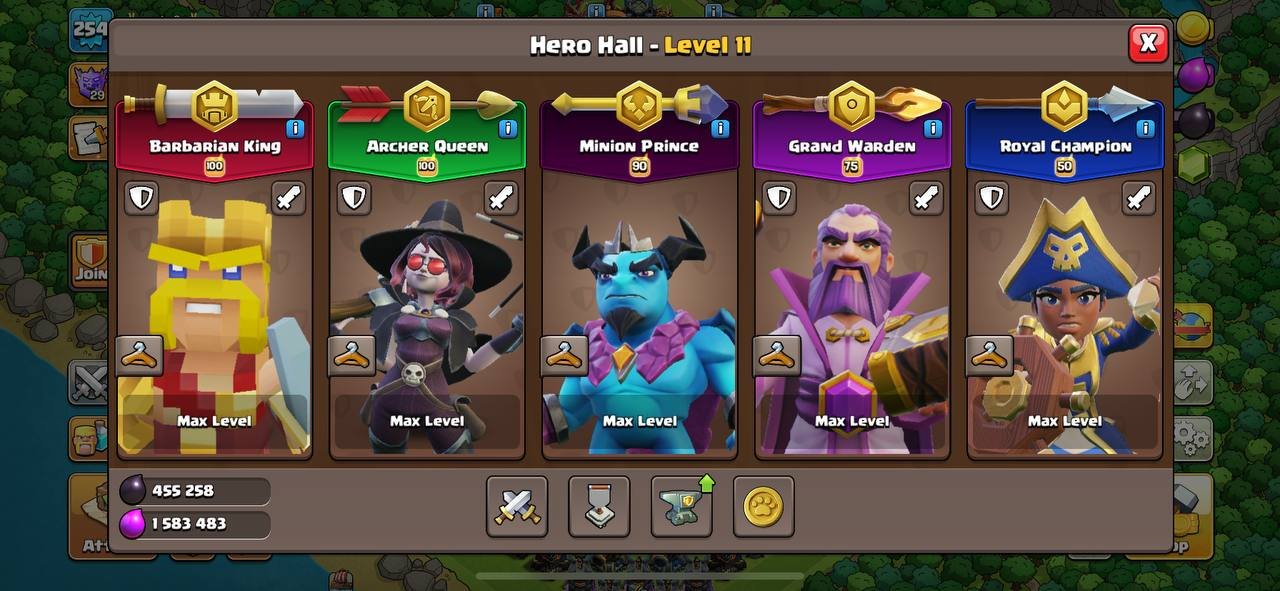The height and width of the screenshot is (591, 1280).
Task: Select Grand Warden skin hanger button
Action: (x=777, y=355)
